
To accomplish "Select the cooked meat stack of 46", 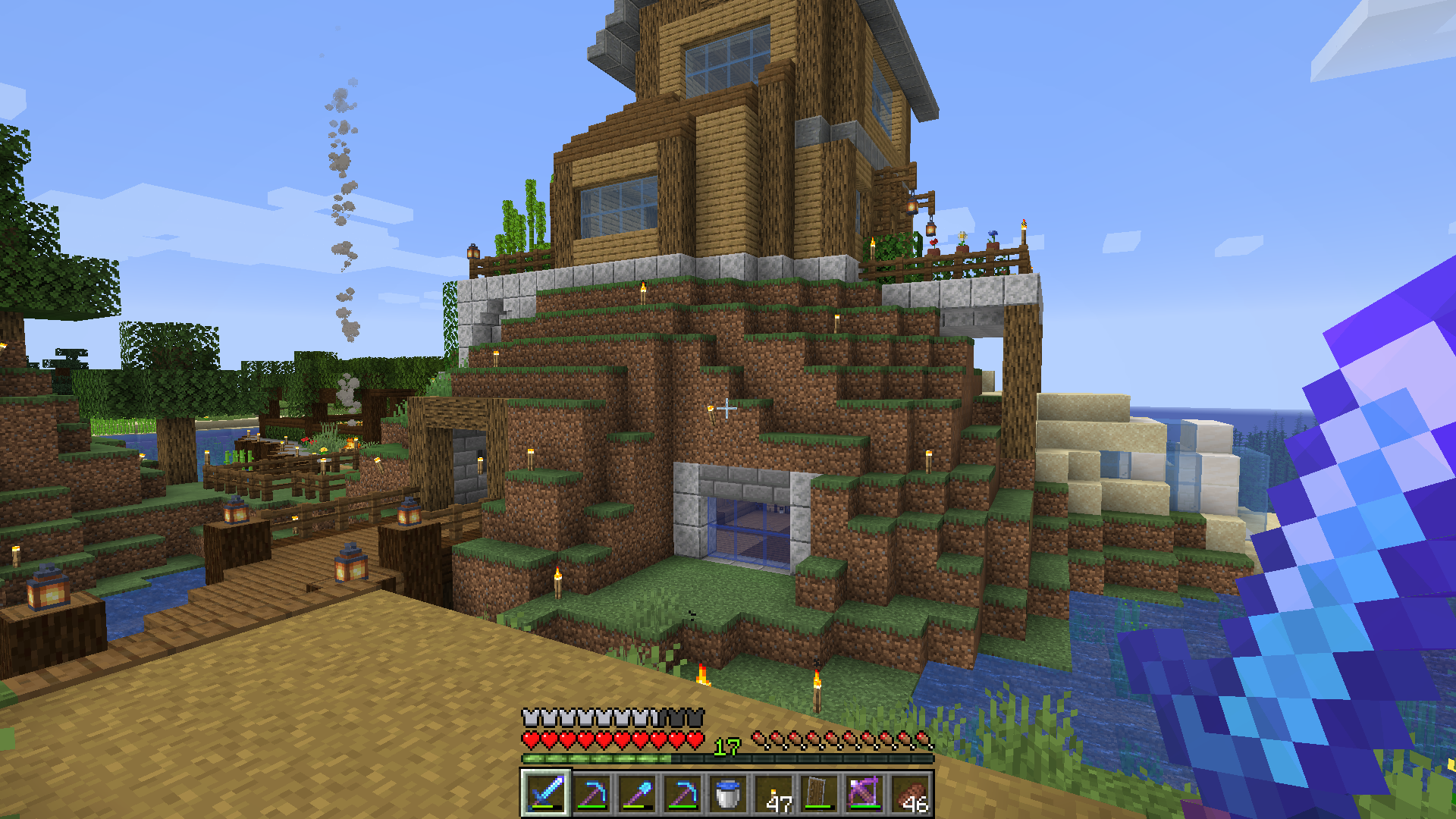I will (x=910, y=793).
